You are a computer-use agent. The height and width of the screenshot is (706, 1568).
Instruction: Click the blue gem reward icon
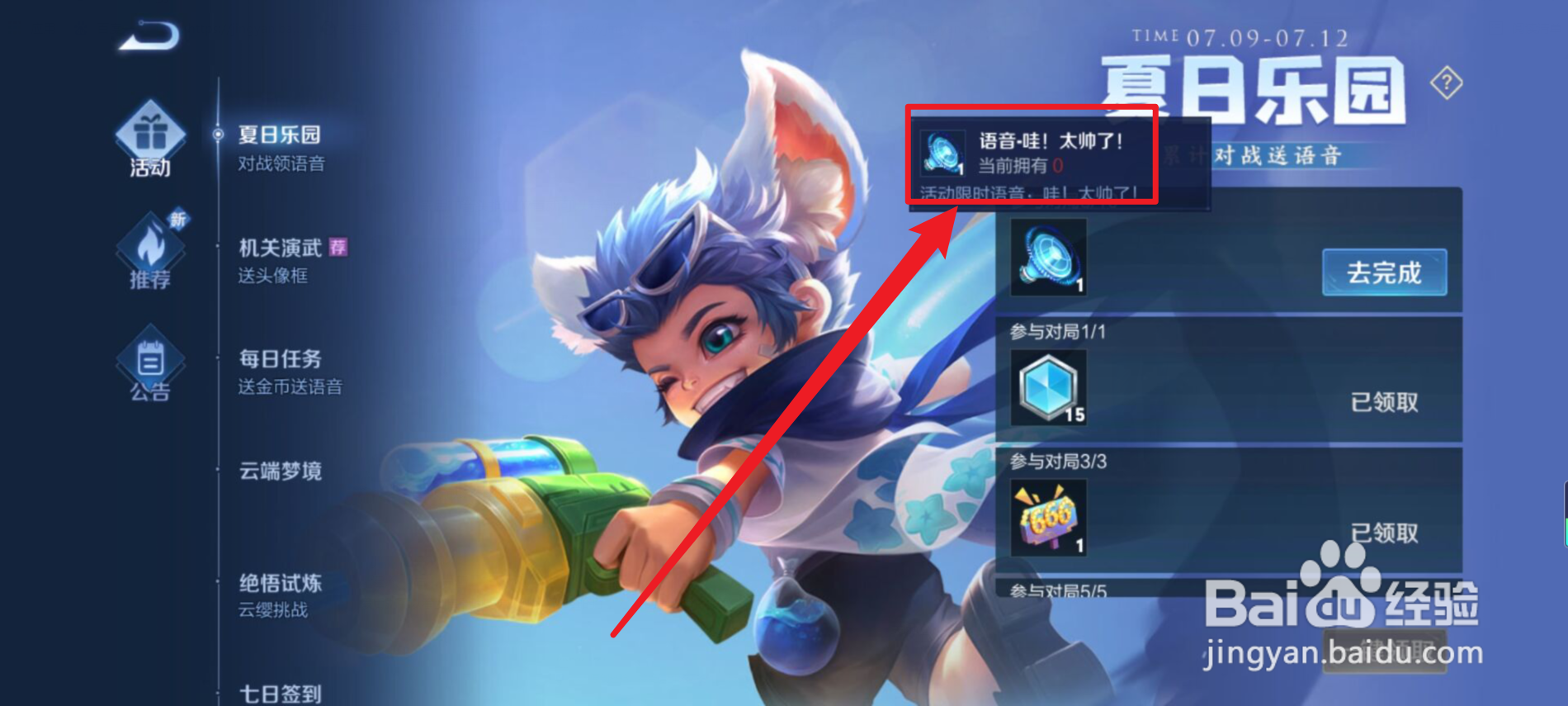pyautogui.click(x=1049, y=386)
